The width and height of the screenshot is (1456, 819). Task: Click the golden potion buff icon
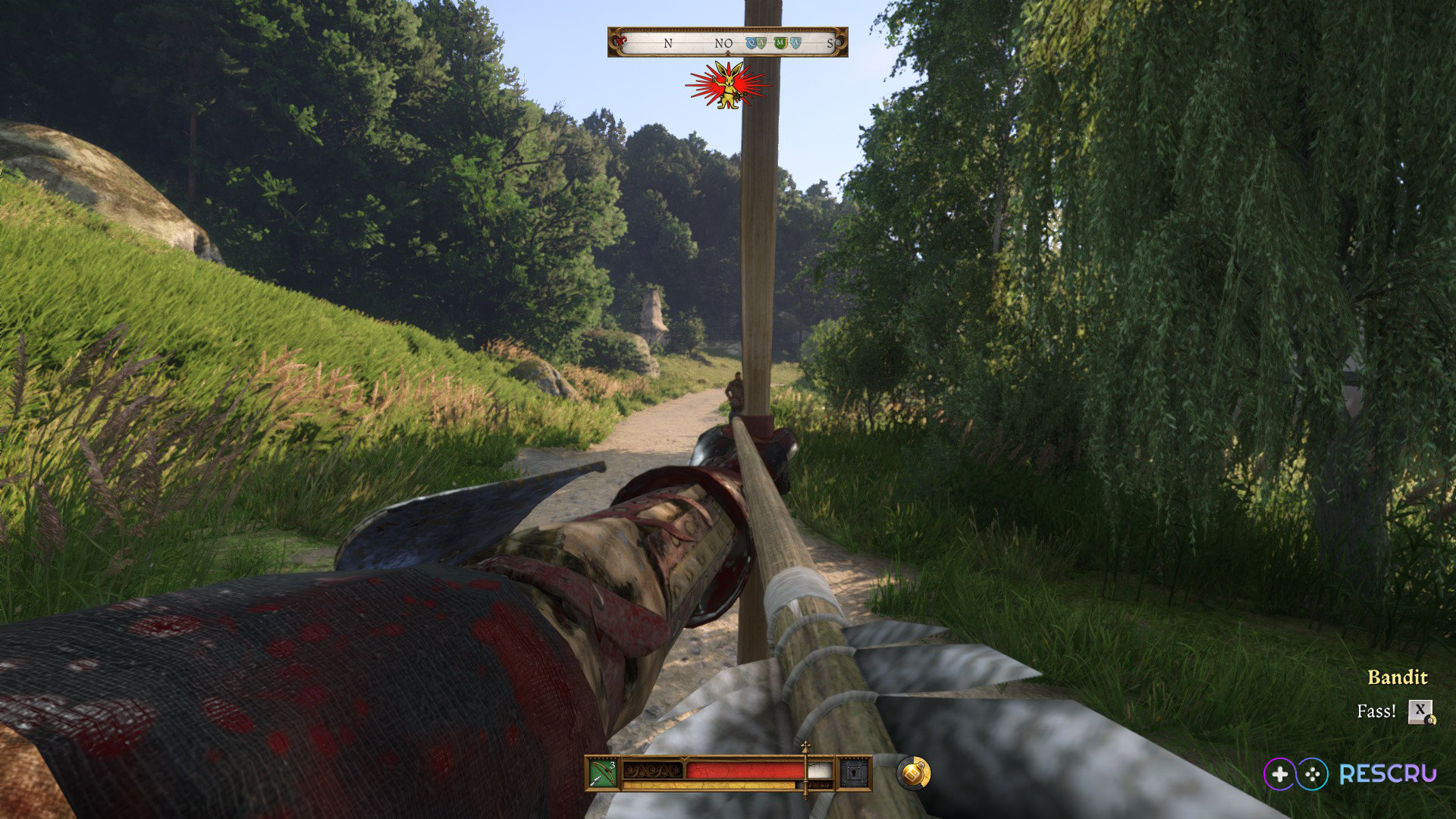click(914, 773)
